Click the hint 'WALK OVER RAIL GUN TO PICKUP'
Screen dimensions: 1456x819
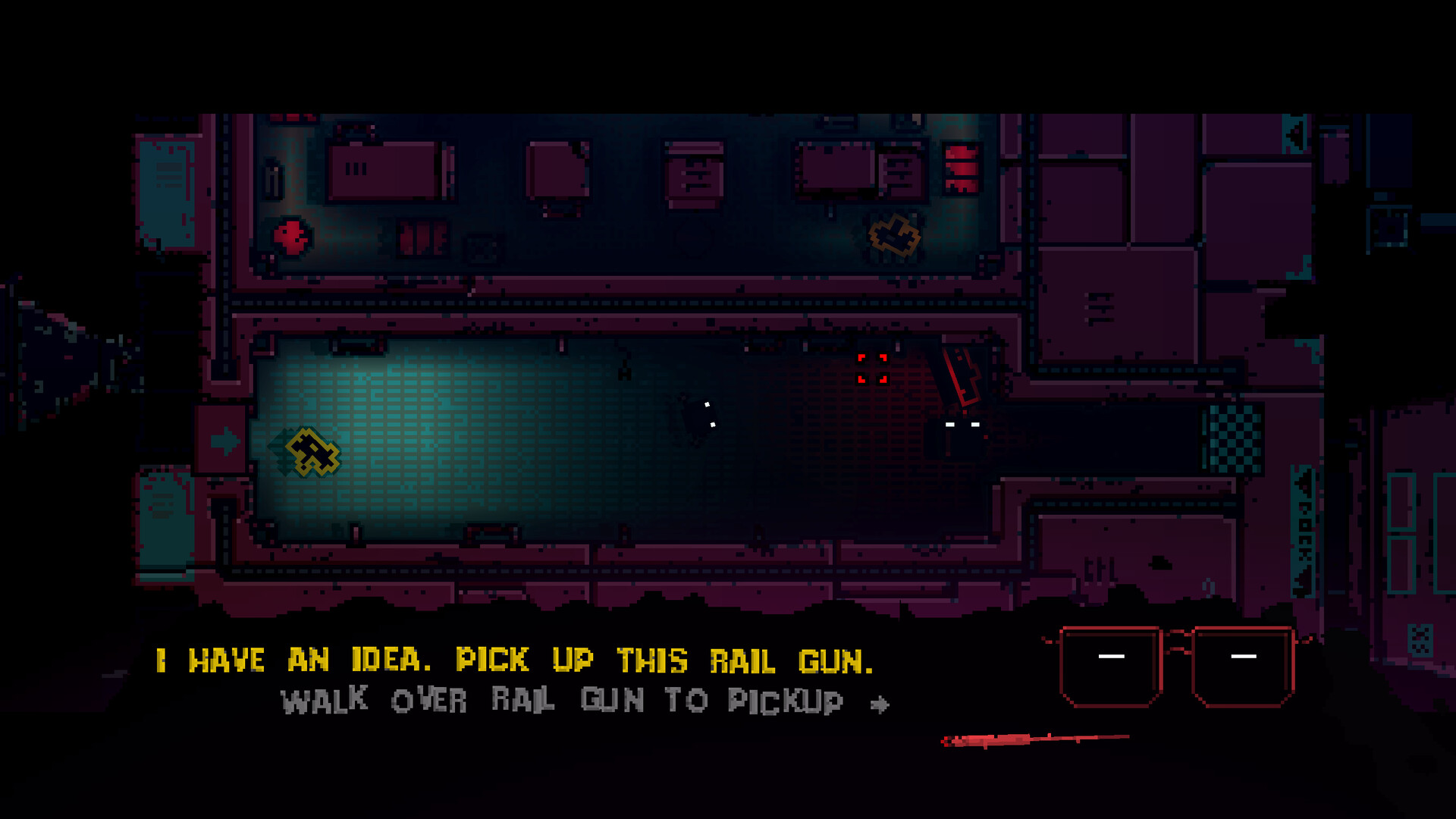click(565, 701)
